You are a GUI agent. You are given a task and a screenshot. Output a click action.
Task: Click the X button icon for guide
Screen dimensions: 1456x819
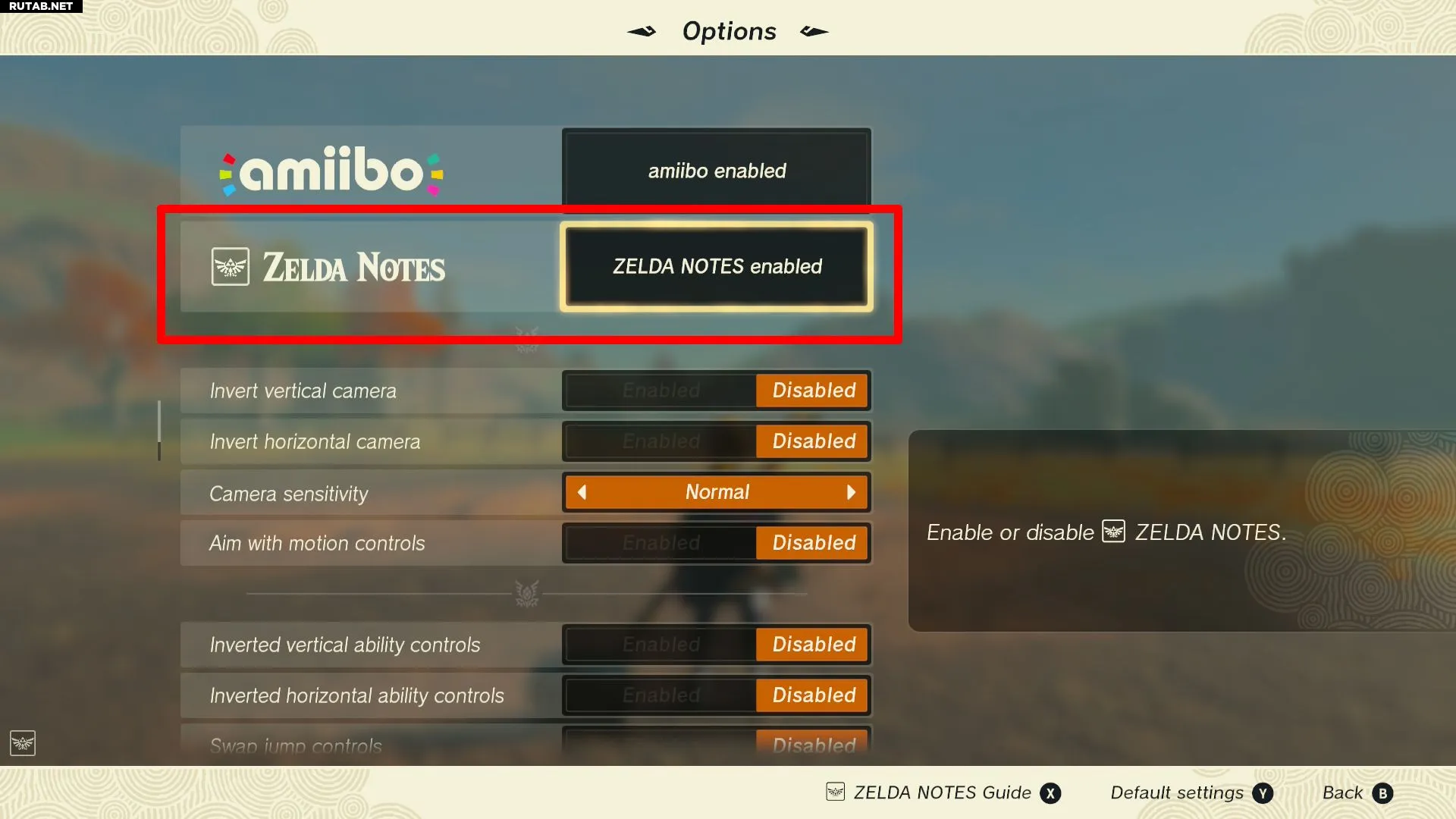tap(1051, 793)
